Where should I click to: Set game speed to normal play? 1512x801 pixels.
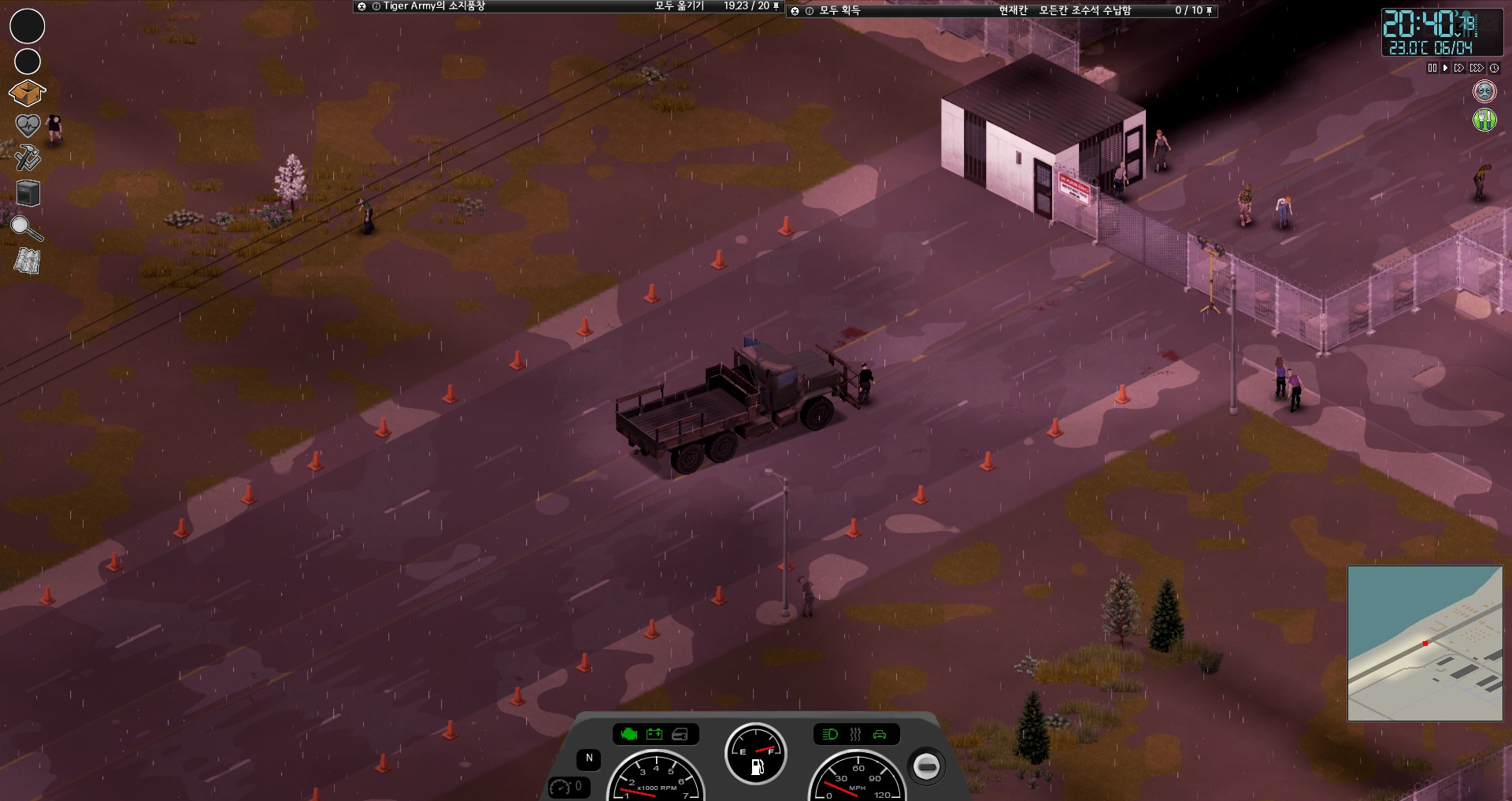(1445, 69)
